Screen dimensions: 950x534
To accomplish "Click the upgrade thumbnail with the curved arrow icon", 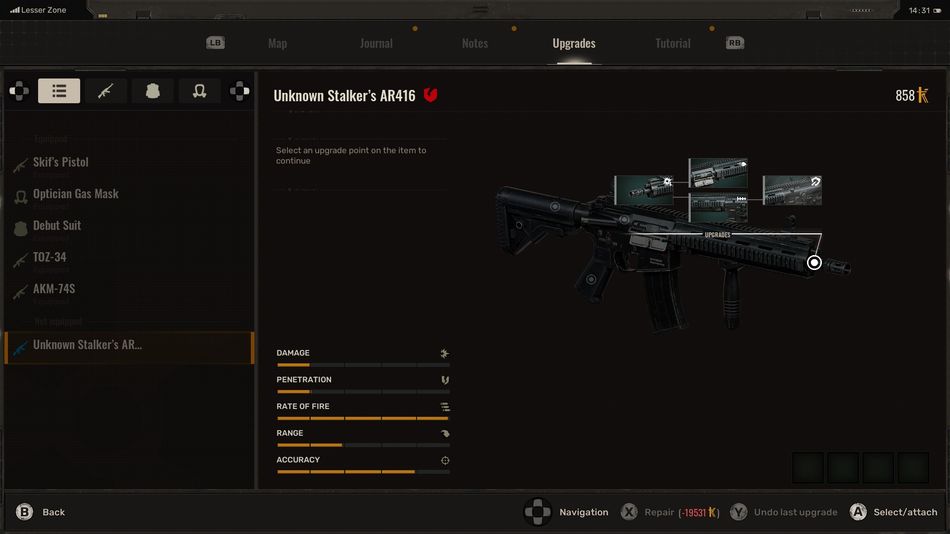I will [792, 190].
